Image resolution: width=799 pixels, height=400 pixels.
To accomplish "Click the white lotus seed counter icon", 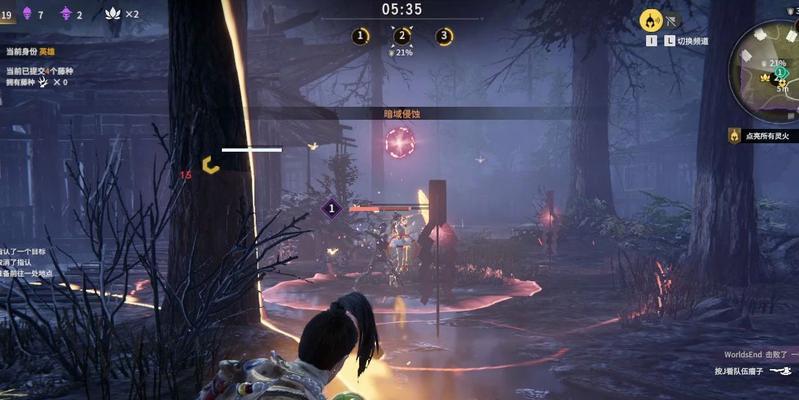I will click(x=106, y=15).
